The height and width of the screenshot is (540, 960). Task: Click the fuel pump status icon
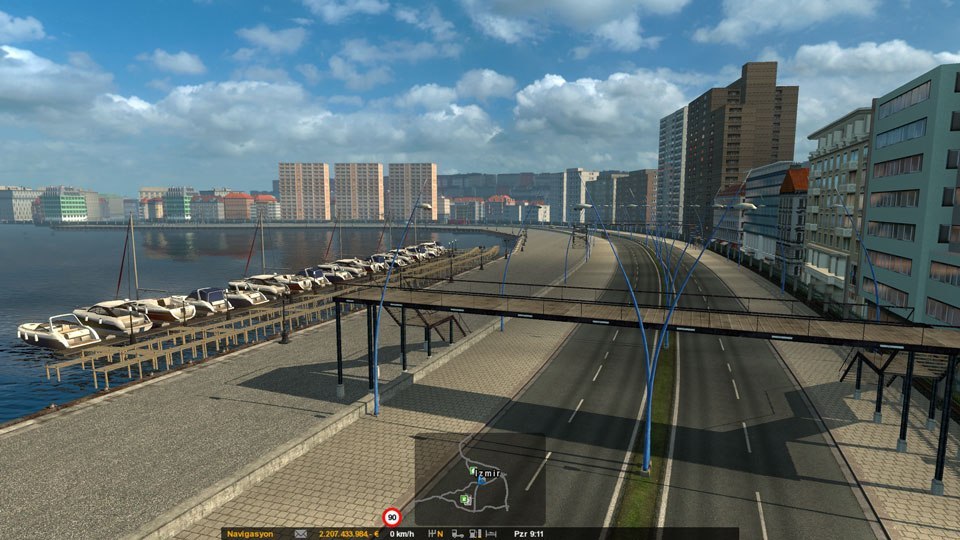[473, 534]
